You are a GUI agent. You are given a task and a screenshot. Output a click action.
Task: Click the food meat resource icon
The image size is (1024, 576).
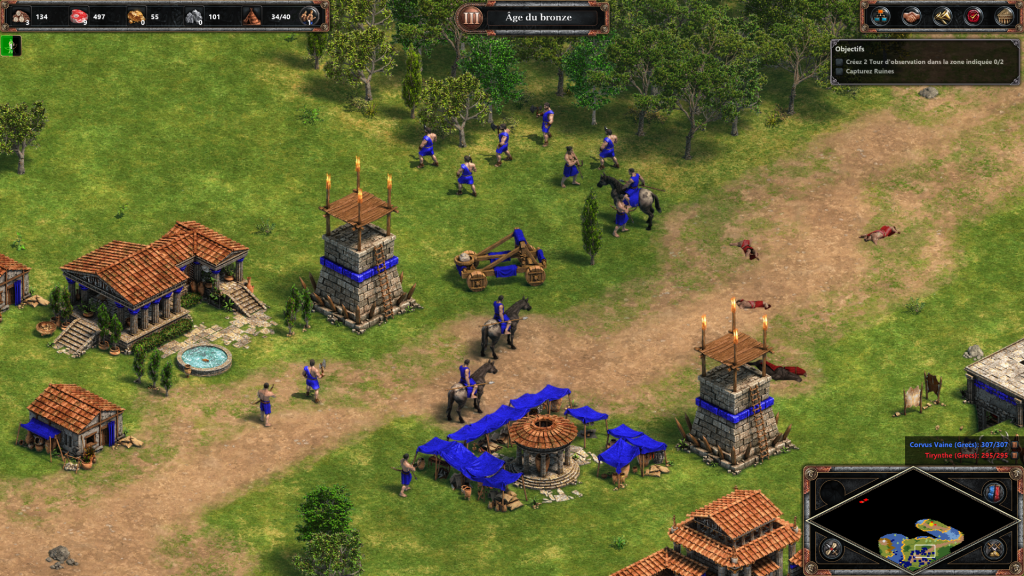79,16
